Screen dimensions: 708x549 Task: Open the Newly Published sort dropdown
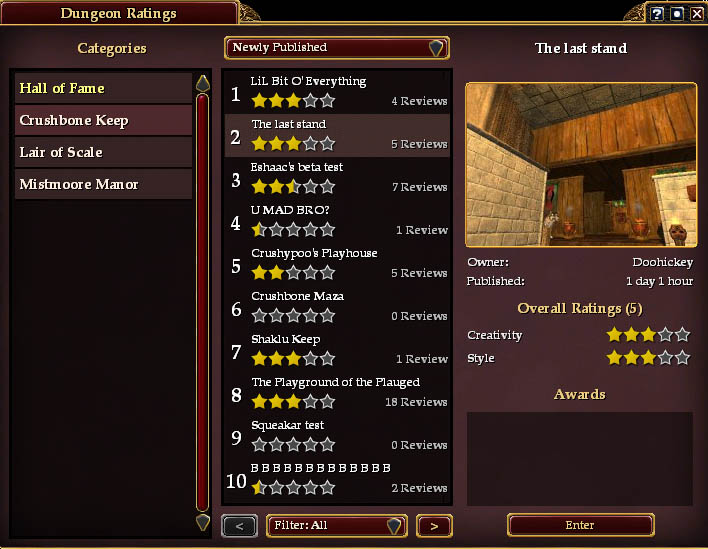coord(337,48)
